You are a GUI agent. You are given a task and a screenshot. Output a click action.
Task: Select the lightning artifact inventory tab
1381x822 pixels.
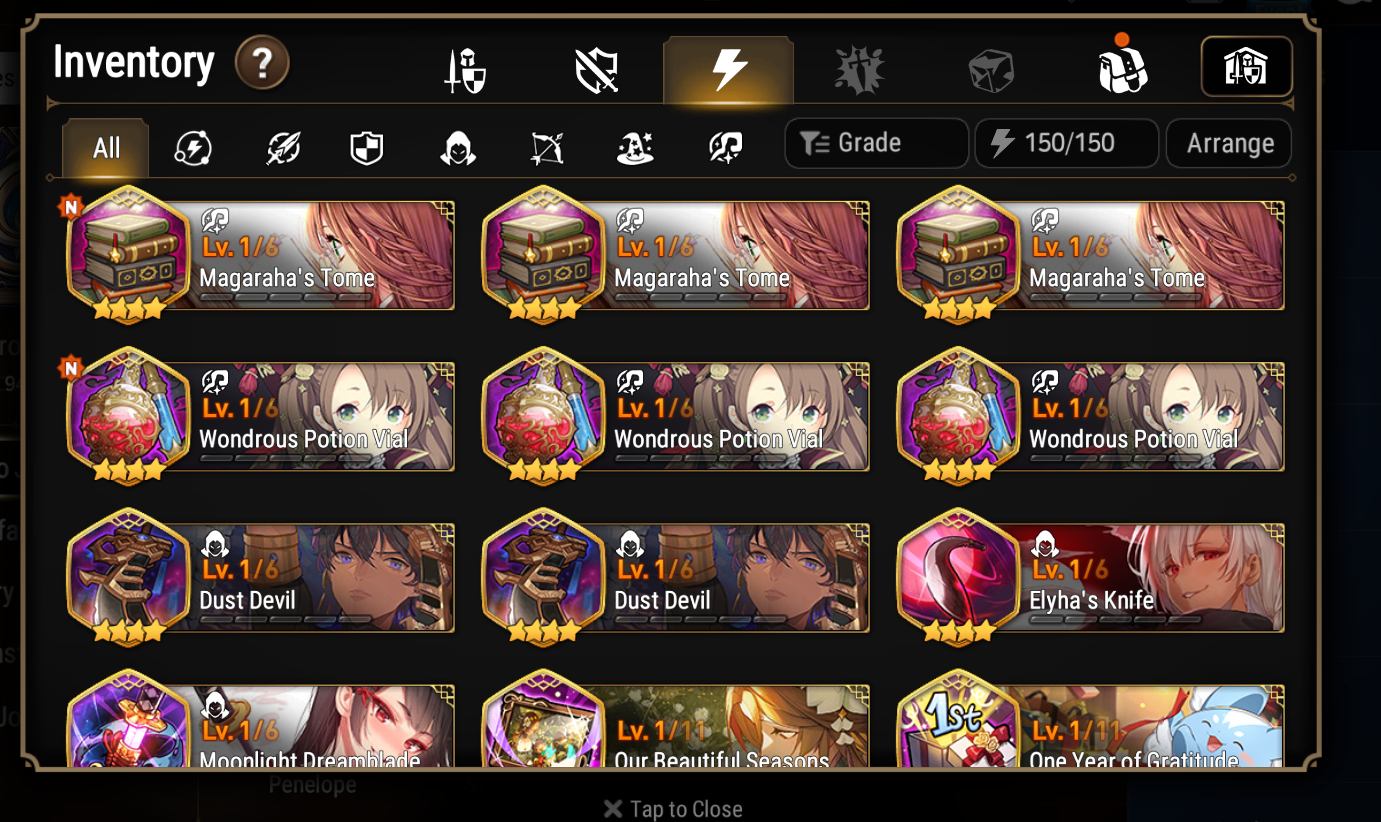(728, 70)
